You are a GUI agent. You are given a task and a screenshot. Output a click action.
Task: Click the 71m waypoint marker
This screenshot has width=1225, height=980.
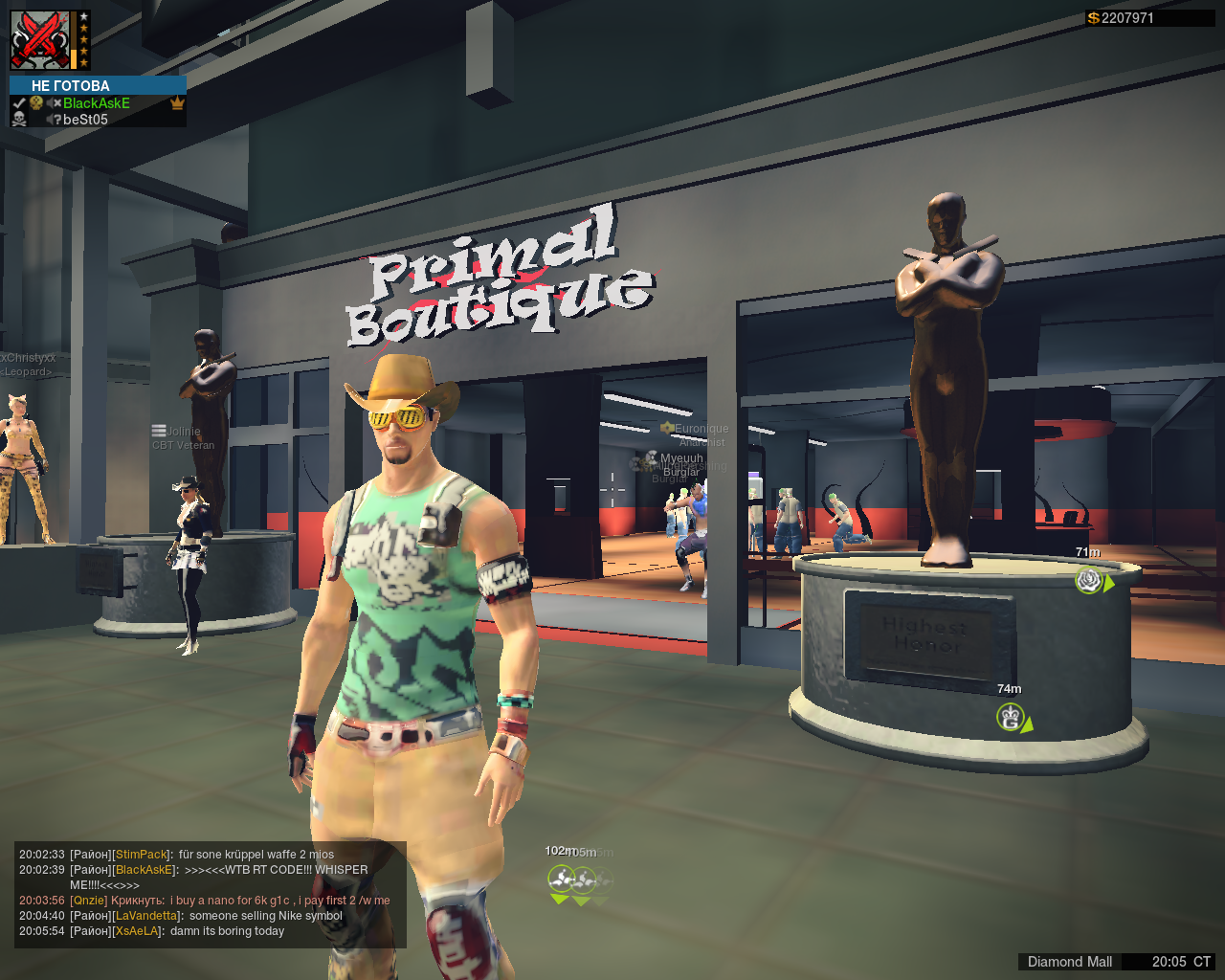click(x=1089, y=579)
